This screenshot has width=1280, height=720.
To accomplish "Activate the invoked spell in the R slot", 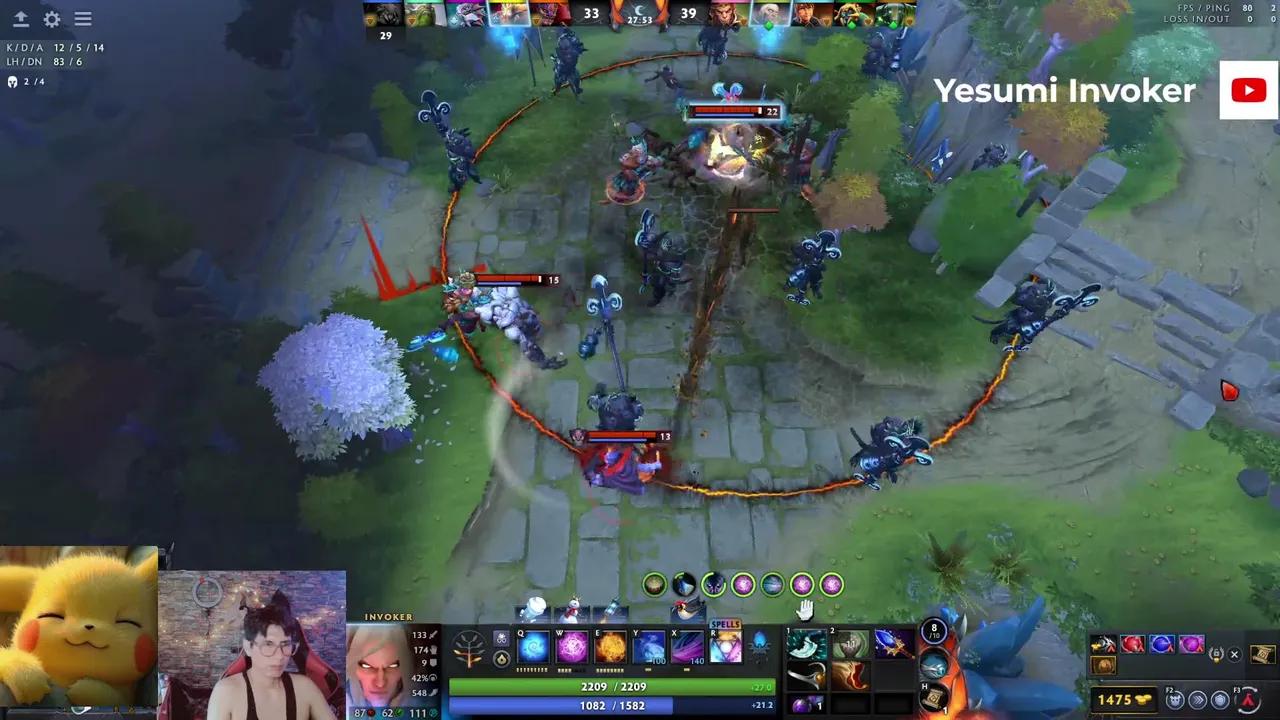I will click(725, 647).
